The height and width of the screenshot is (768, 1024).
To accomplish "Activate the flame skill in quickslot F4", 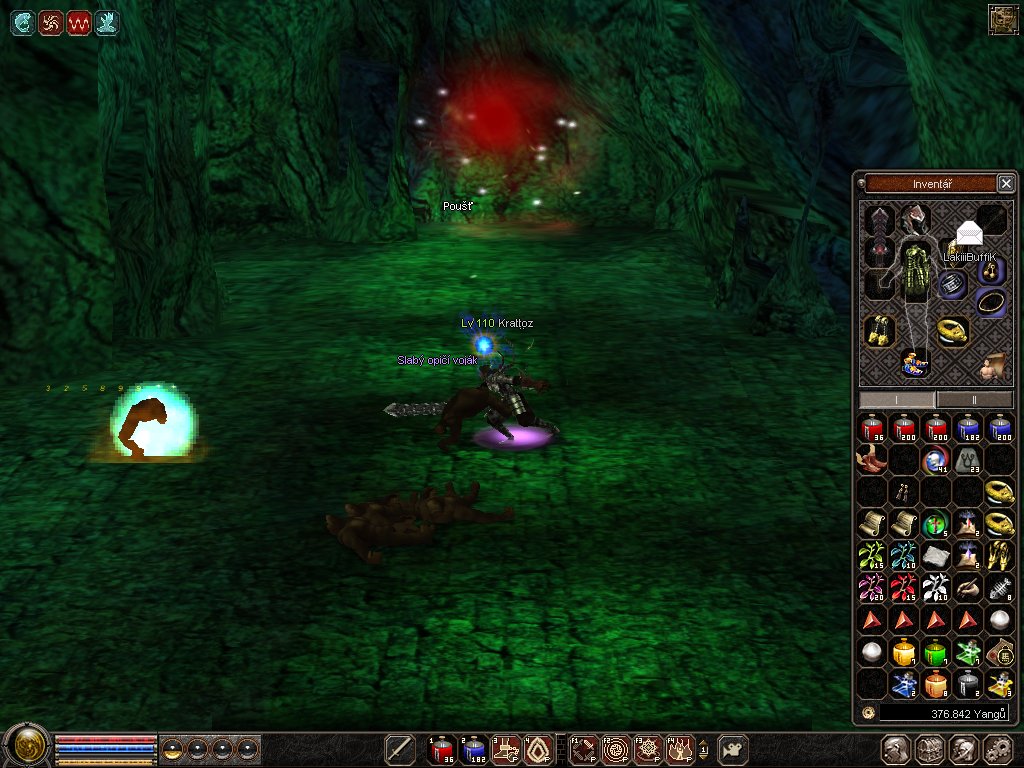I will point(681,749).
